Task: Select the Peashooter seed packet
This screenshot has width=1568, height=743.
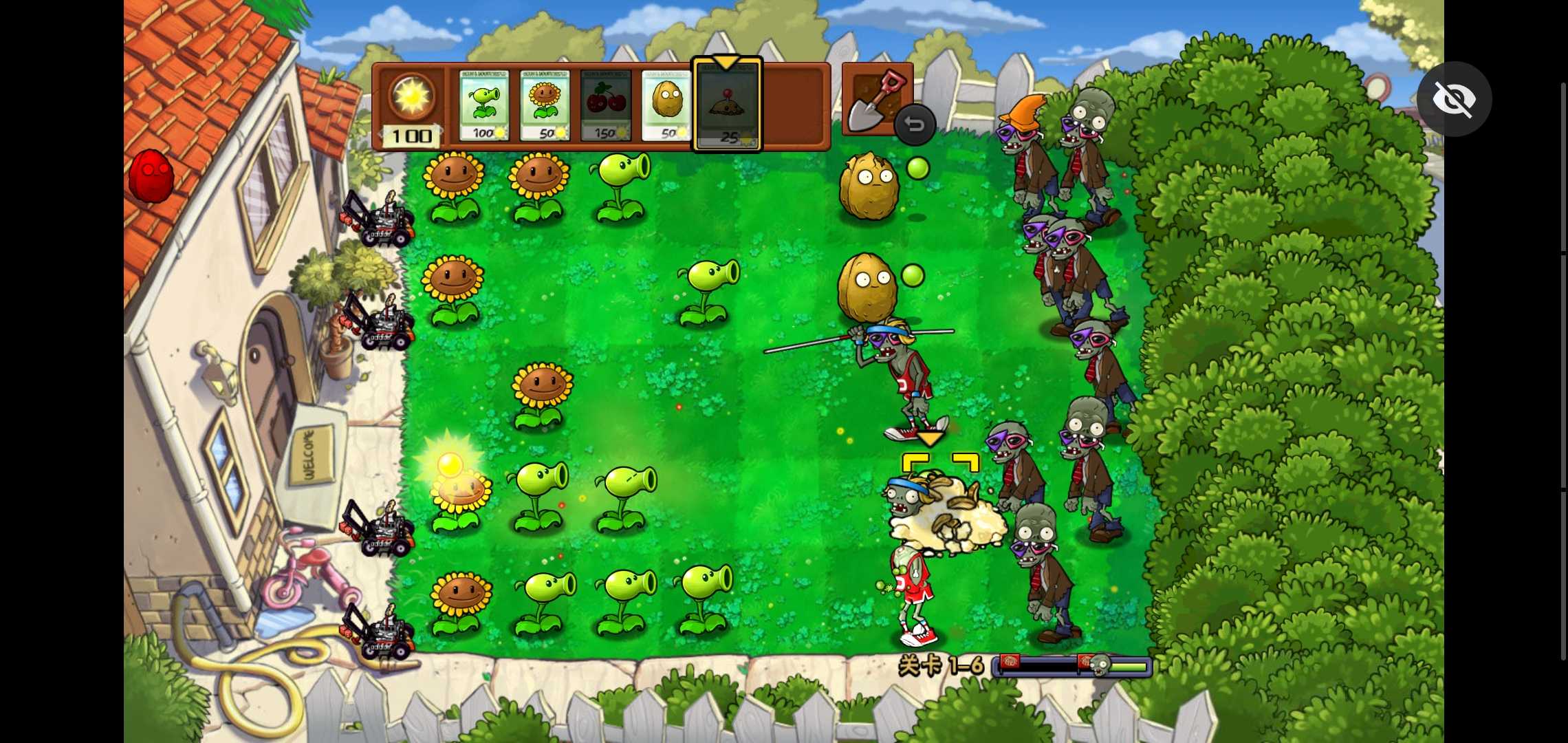Action: click(483, 105)
